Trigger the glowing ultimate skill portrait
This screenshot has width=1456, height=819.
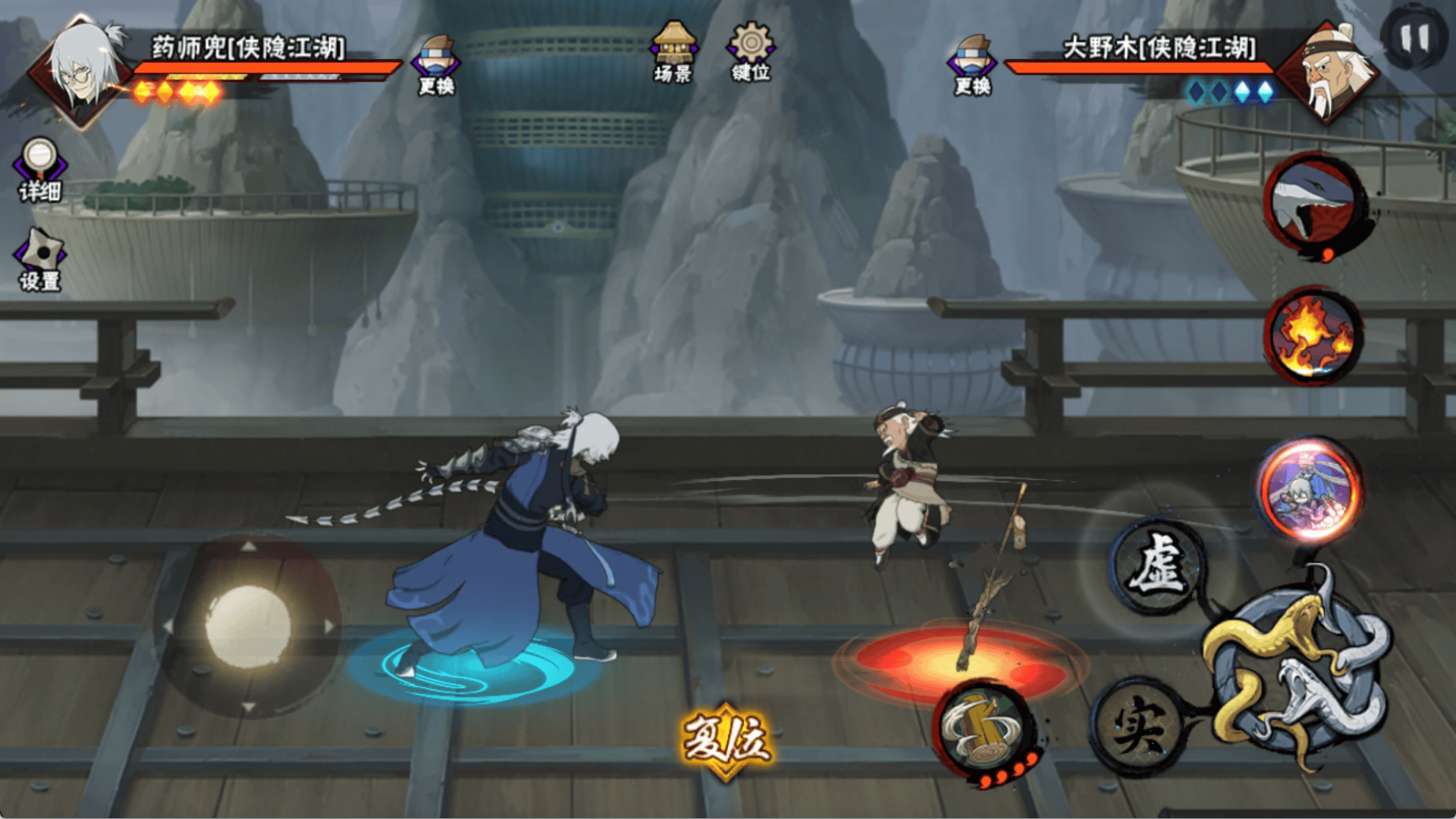(1309, 489)
